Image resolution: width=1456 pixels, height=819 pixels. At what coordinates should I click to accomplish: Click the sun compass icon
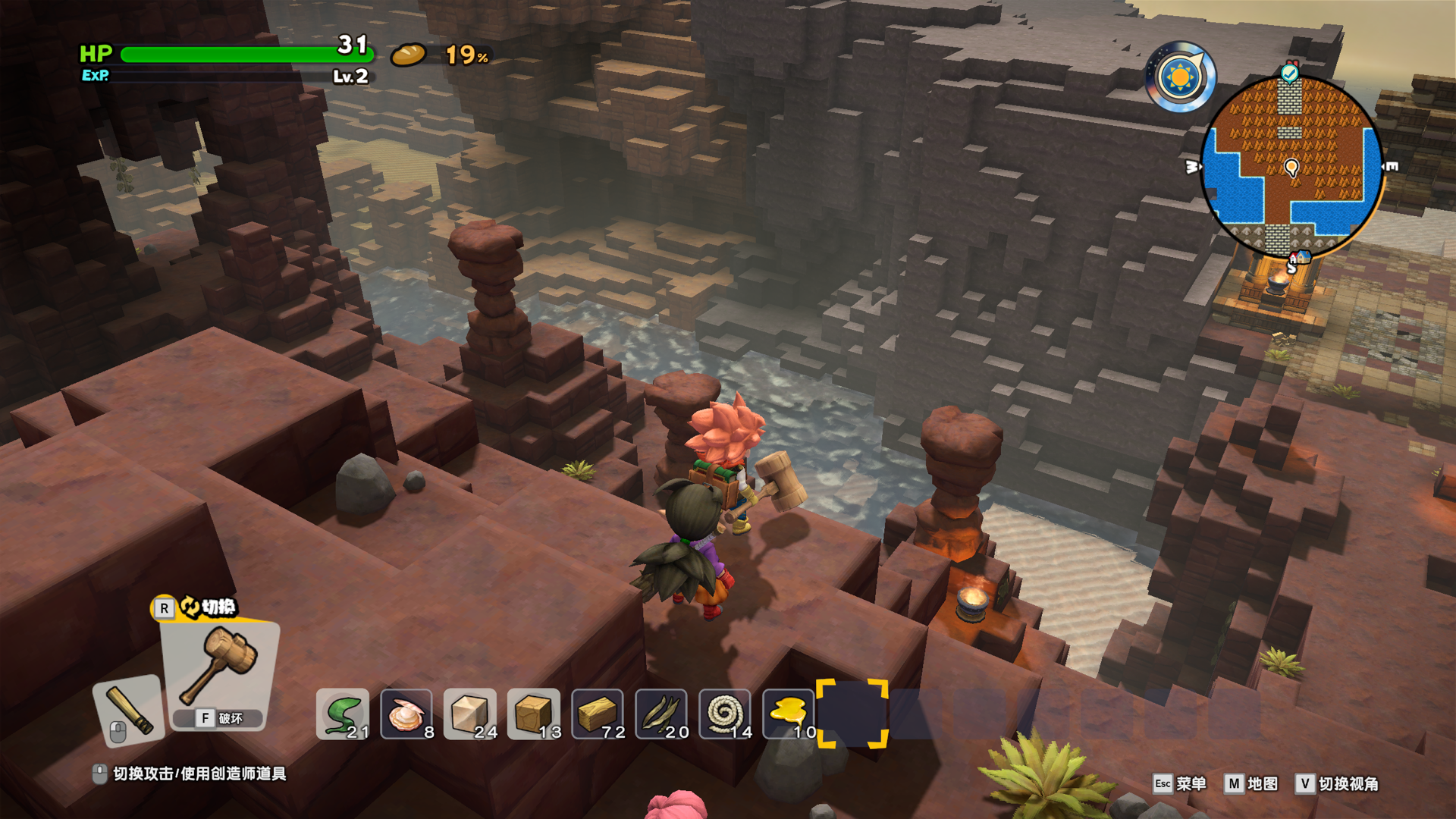tap(1180, 77)
